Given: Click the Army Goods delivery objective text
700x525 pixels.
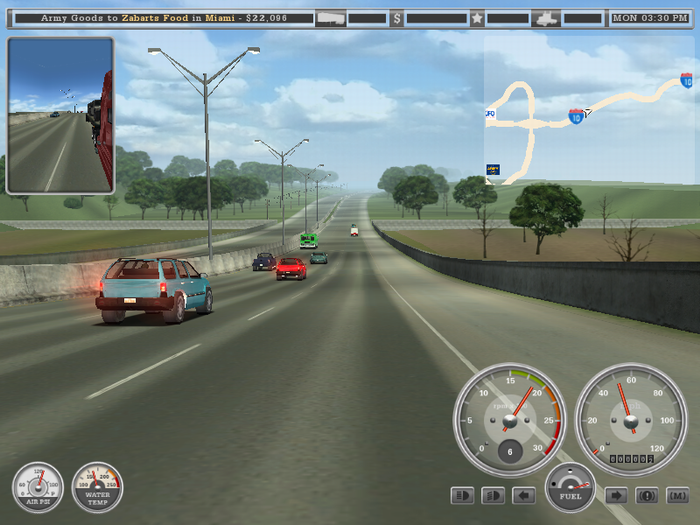Looking at the screenshot, I should click(164, 18).
